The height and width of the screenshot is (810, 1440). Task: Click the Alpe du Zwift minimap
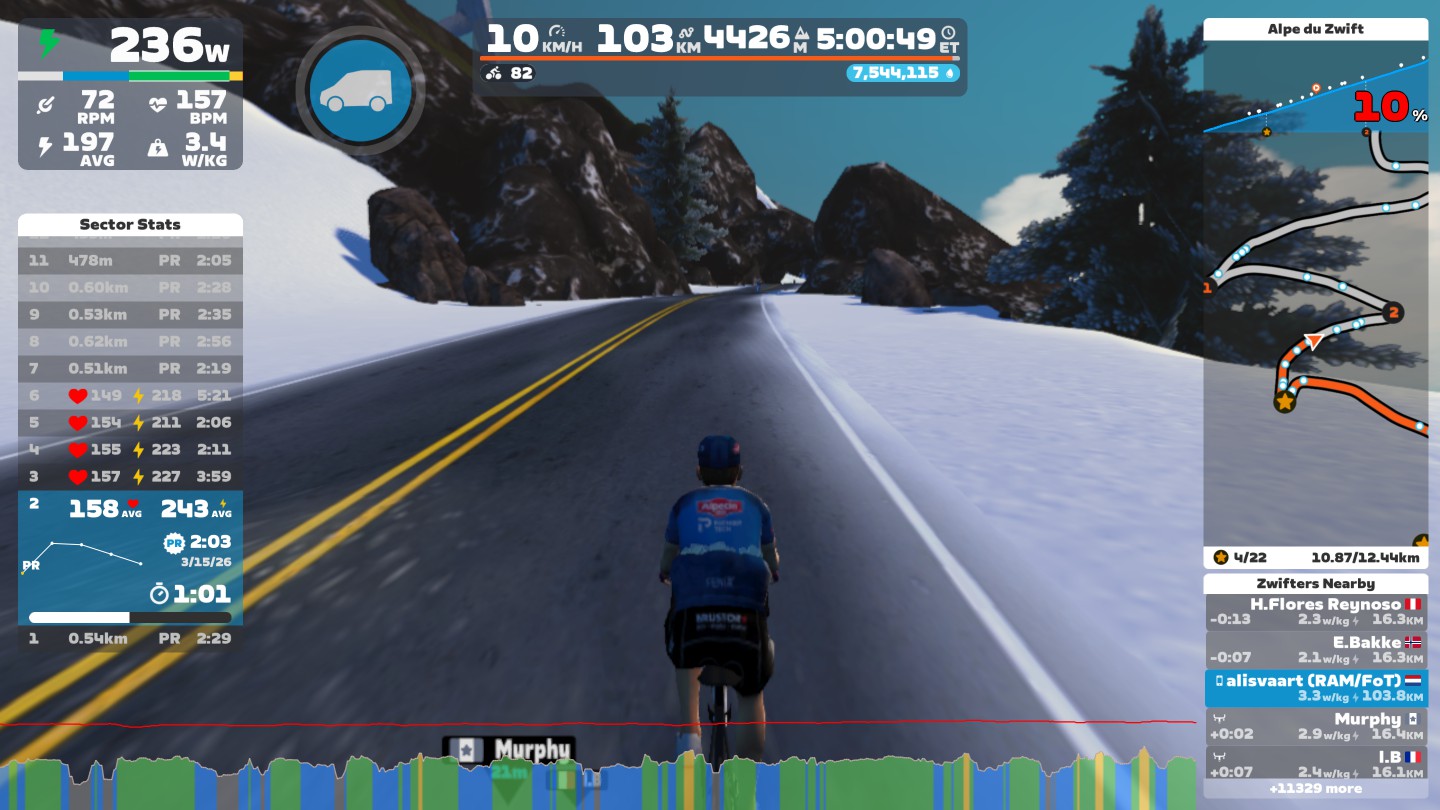[x=1315, y=340]
